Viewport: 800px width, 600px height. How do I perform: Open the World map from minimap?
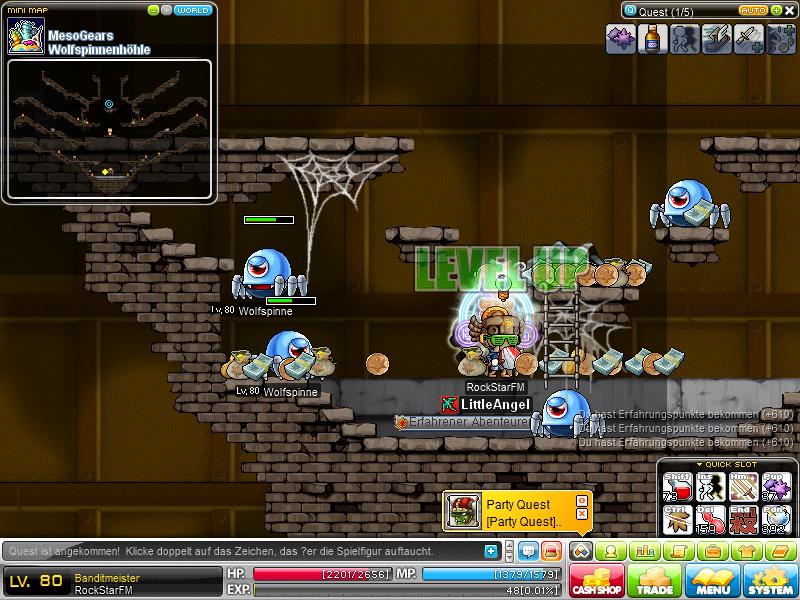point(192,10)
